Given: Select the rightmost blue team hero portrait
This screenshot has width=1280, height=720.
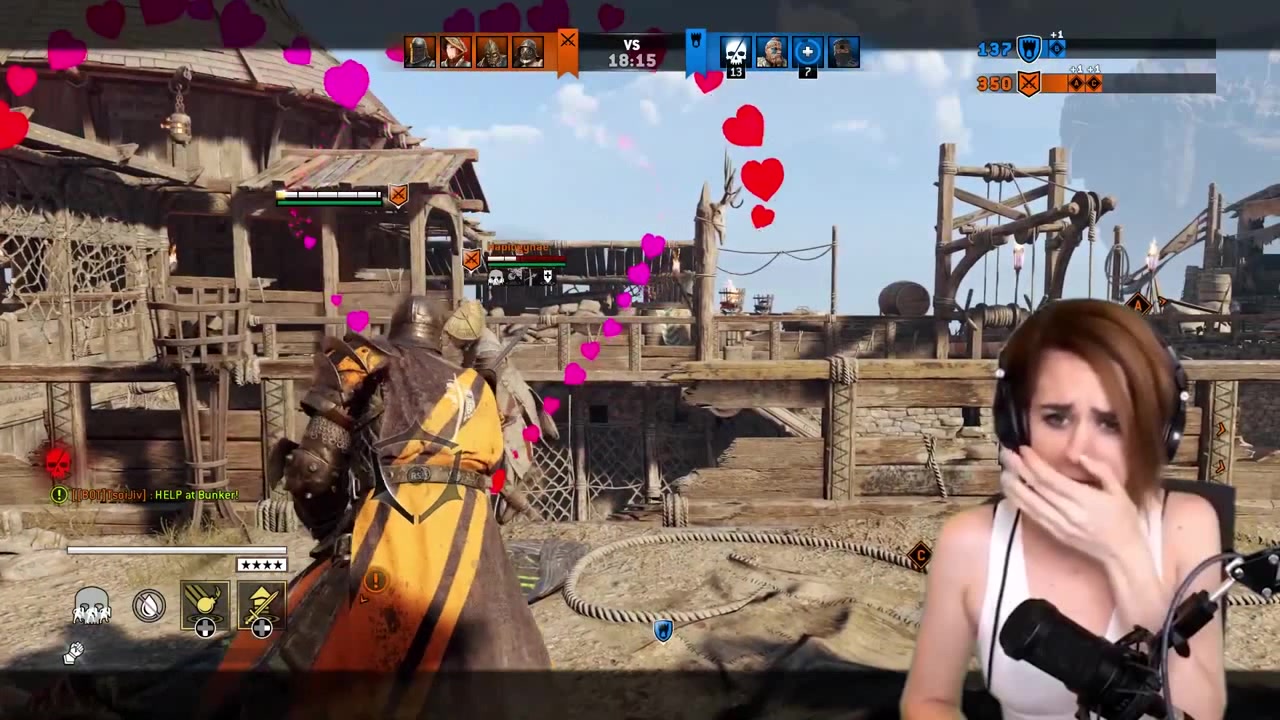Looking at the screenshot, I should pyautogui.click(x=843, y=50).
